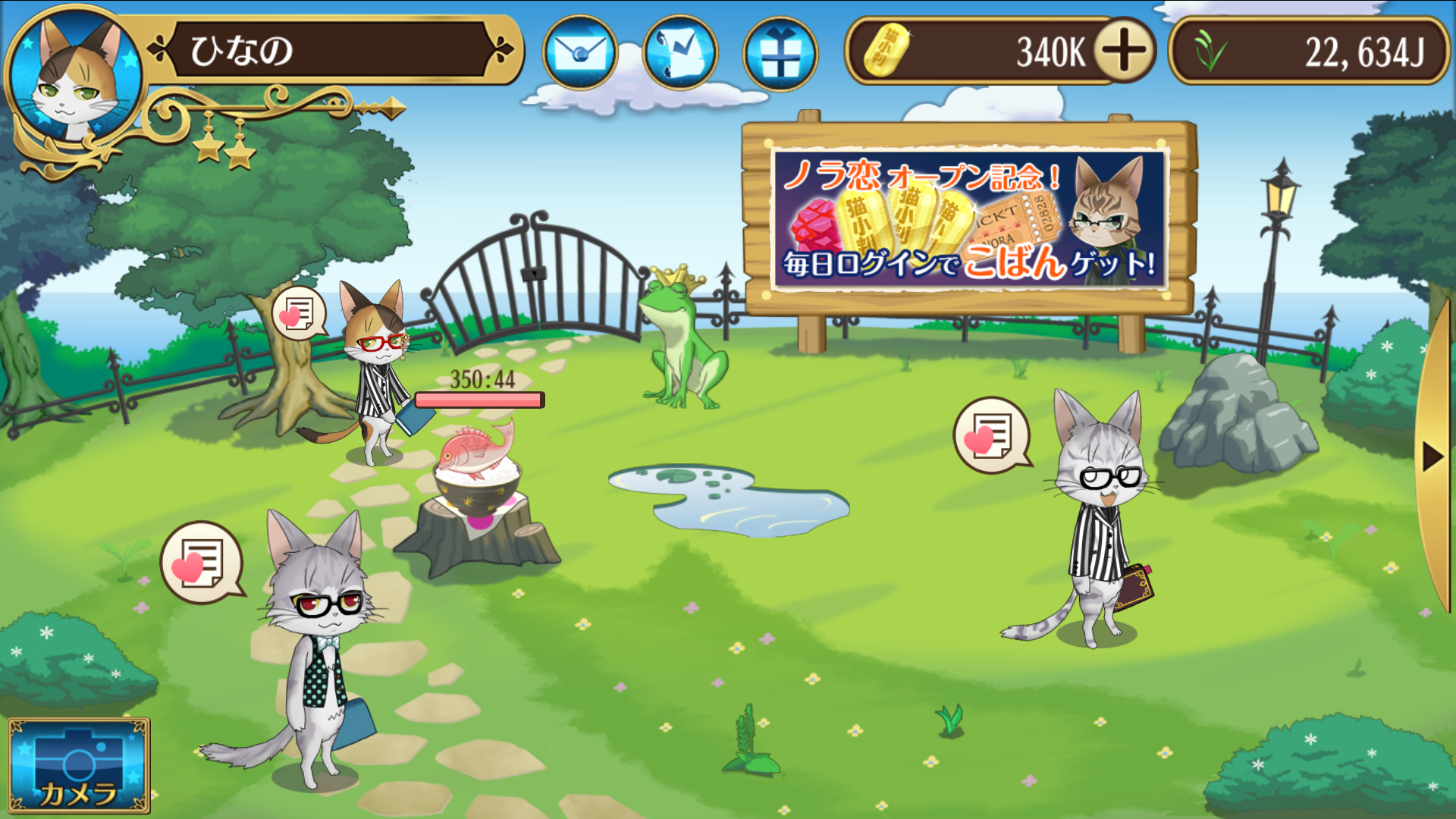Open the ノラ恋 login bonus banner
The height and width of the screenshot is (819, 1456).
[968, 219]
